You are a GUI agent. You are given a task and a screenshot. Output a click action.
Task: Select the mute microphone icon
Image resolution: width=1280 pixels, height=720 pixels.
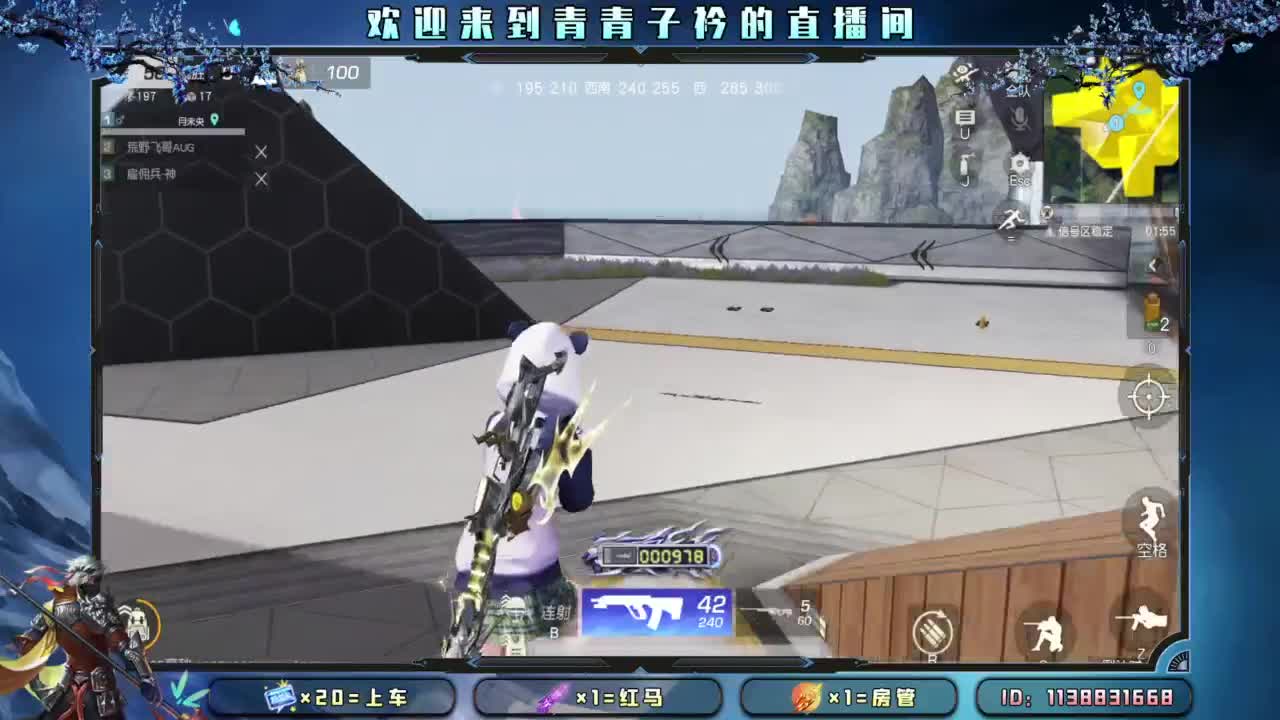tap(1019, 118)
